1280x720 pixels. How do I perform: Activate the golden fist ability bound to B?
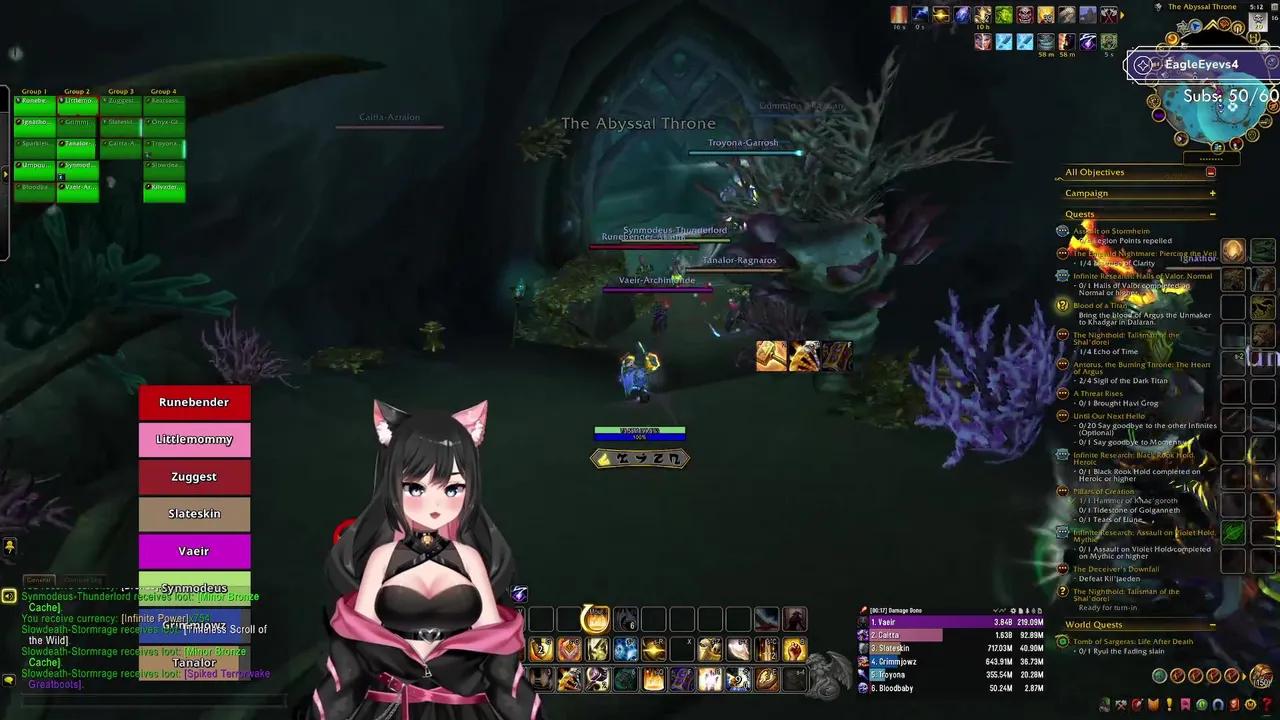793,650
